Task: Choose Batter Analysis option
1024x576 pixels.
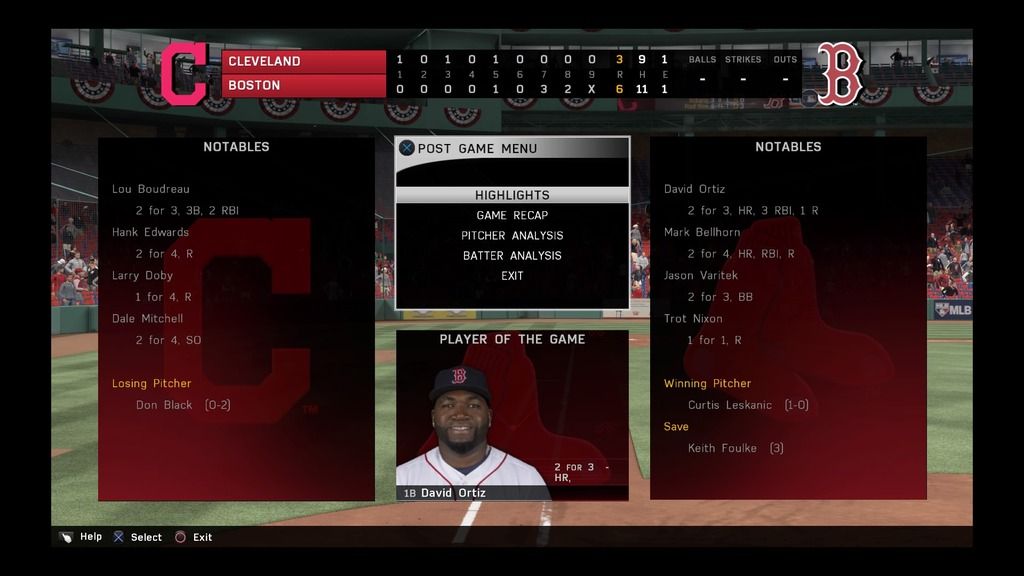Action: pos(512,255)
